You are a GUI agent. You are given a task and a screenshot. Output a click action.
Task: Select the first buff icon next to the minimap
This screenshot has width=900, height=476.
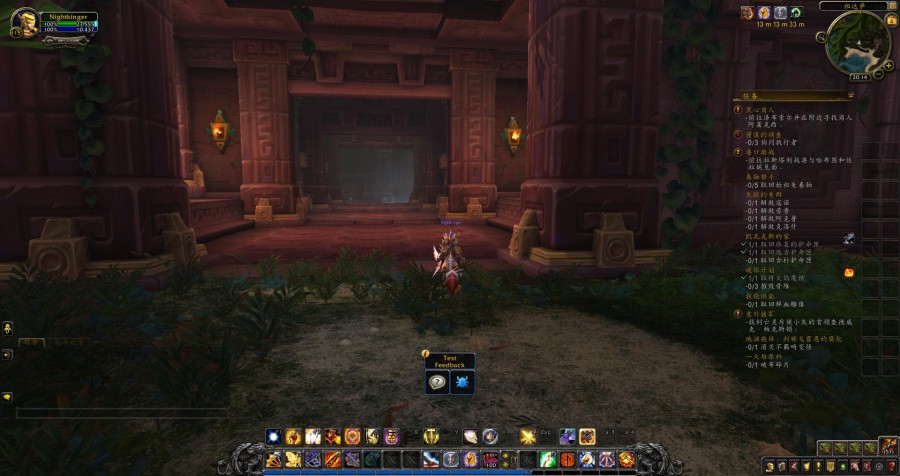pyautogui.click(x=747, y=12)
